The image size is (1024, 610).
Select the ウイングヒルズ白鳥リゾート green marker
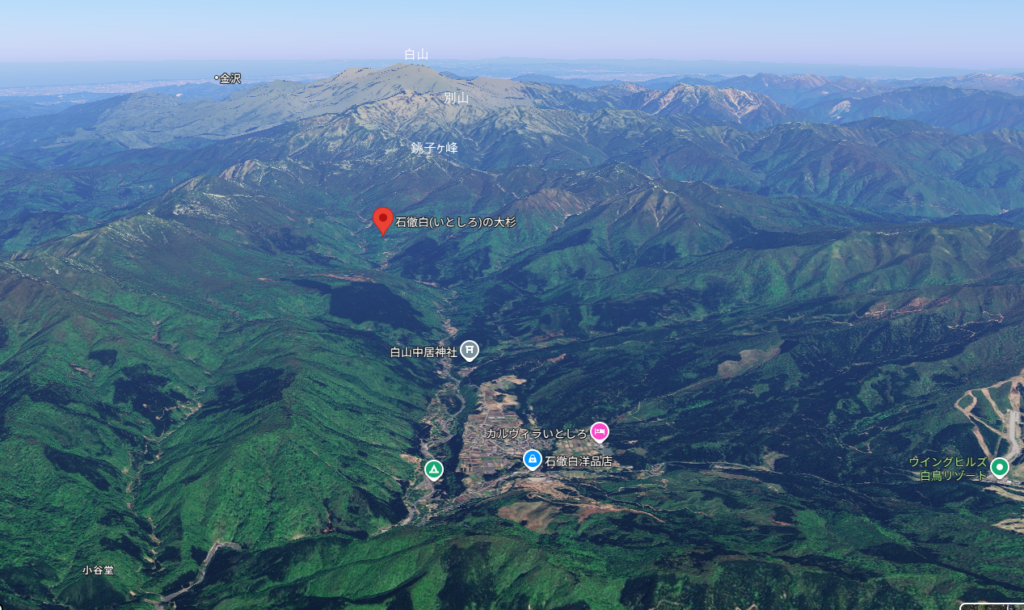pos(999,467)
